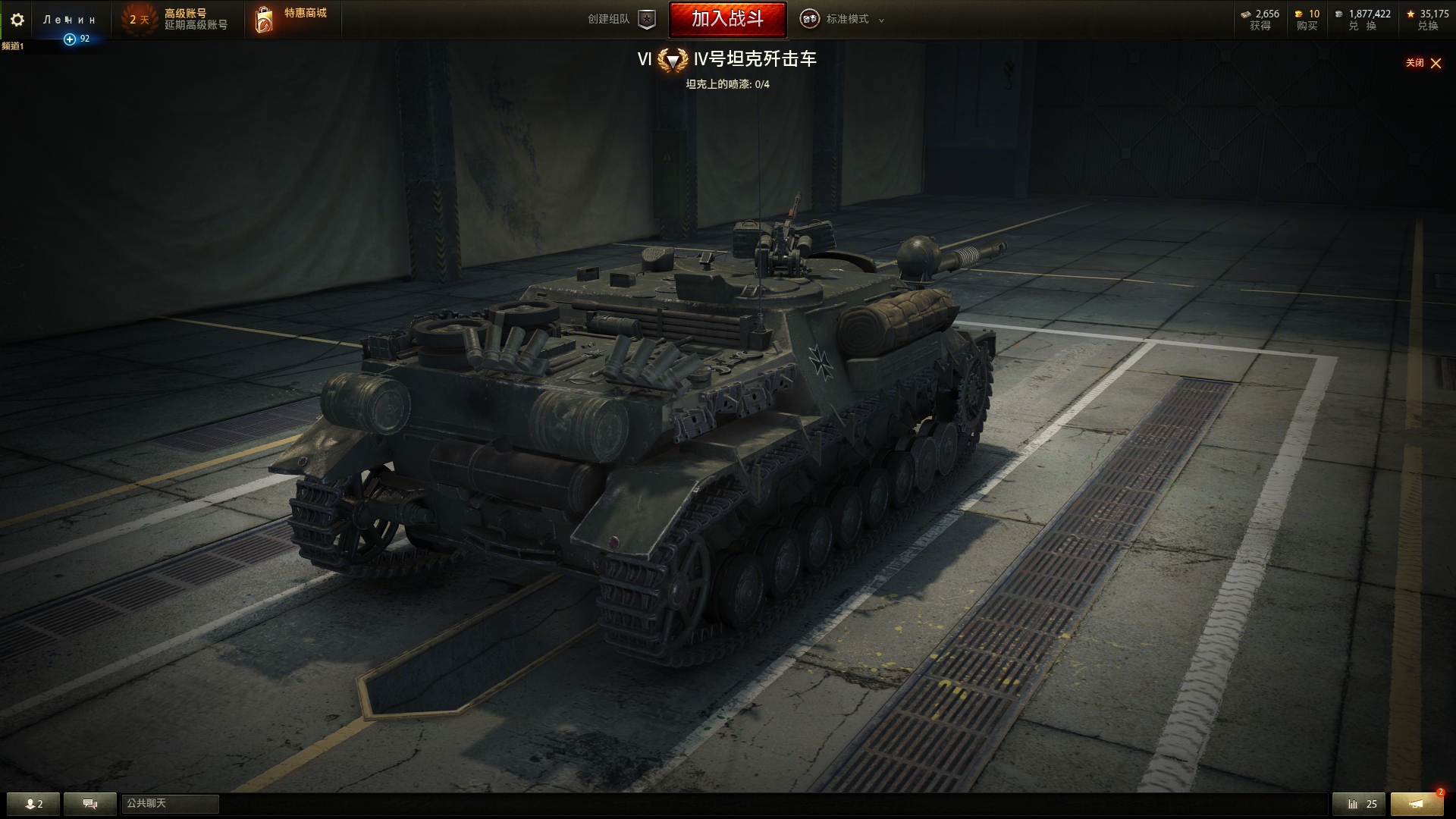The height and width of the screenshot is (819, 1456).
Task: Open the notification center megaphone button
Action: click(x=1417, y=804)
